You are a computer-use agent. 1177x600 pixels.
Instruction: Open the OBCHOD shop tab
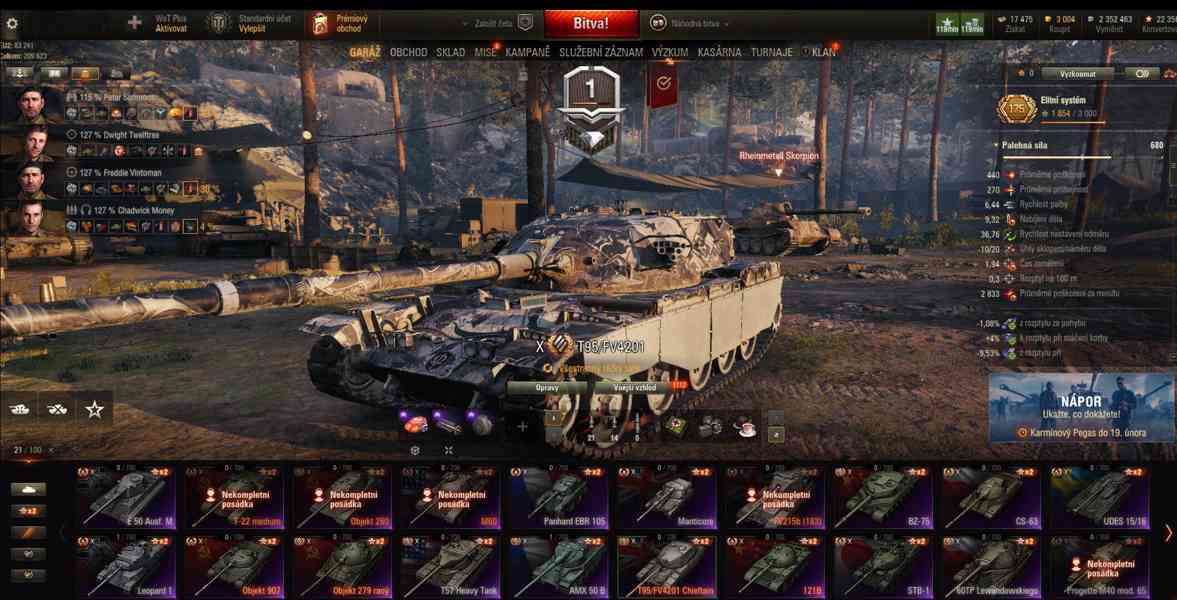[x=408, y=52]
